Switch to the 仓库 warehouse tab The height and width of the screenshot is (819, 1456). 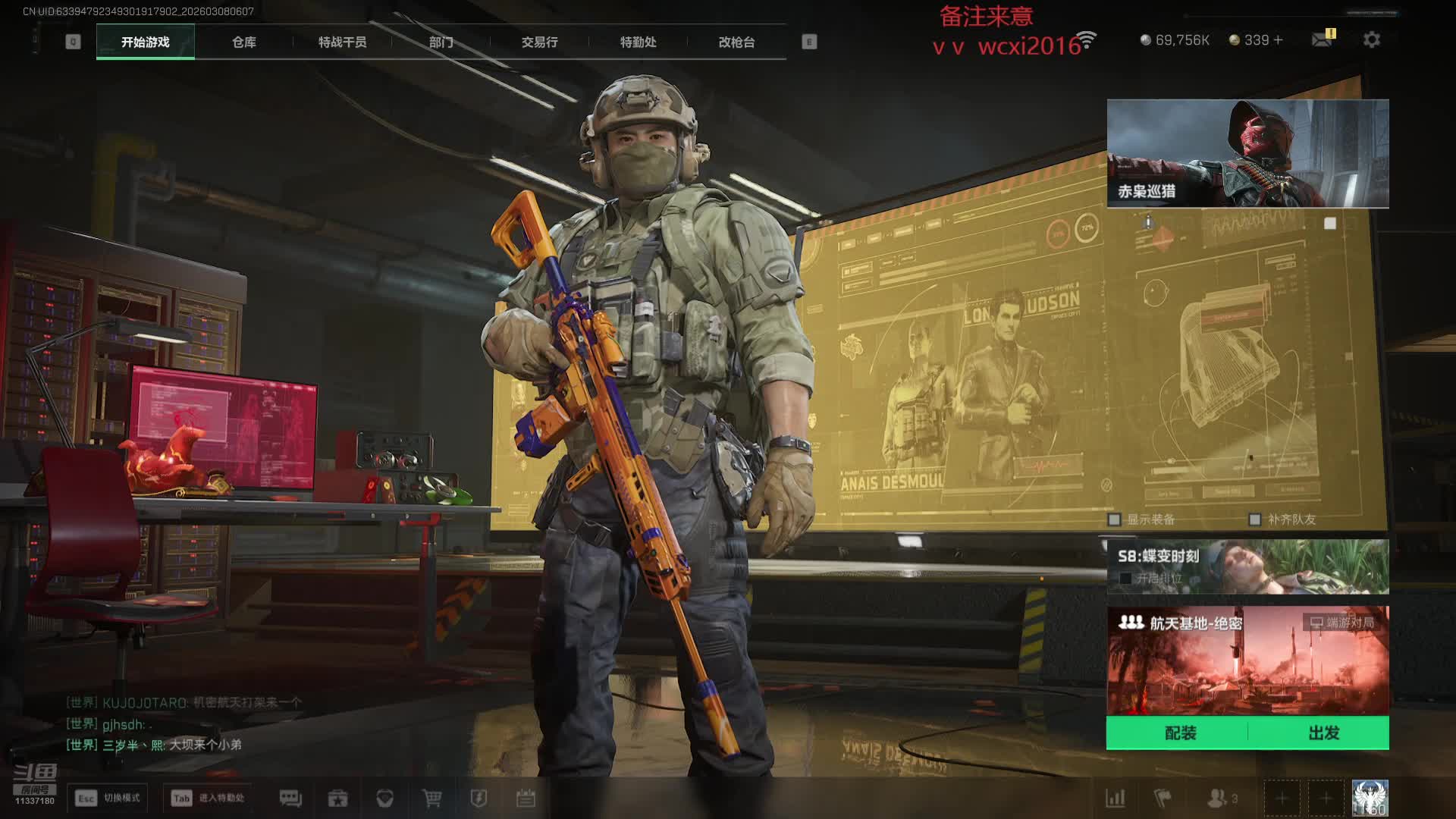pyautogui.click(x=243, y=42)
